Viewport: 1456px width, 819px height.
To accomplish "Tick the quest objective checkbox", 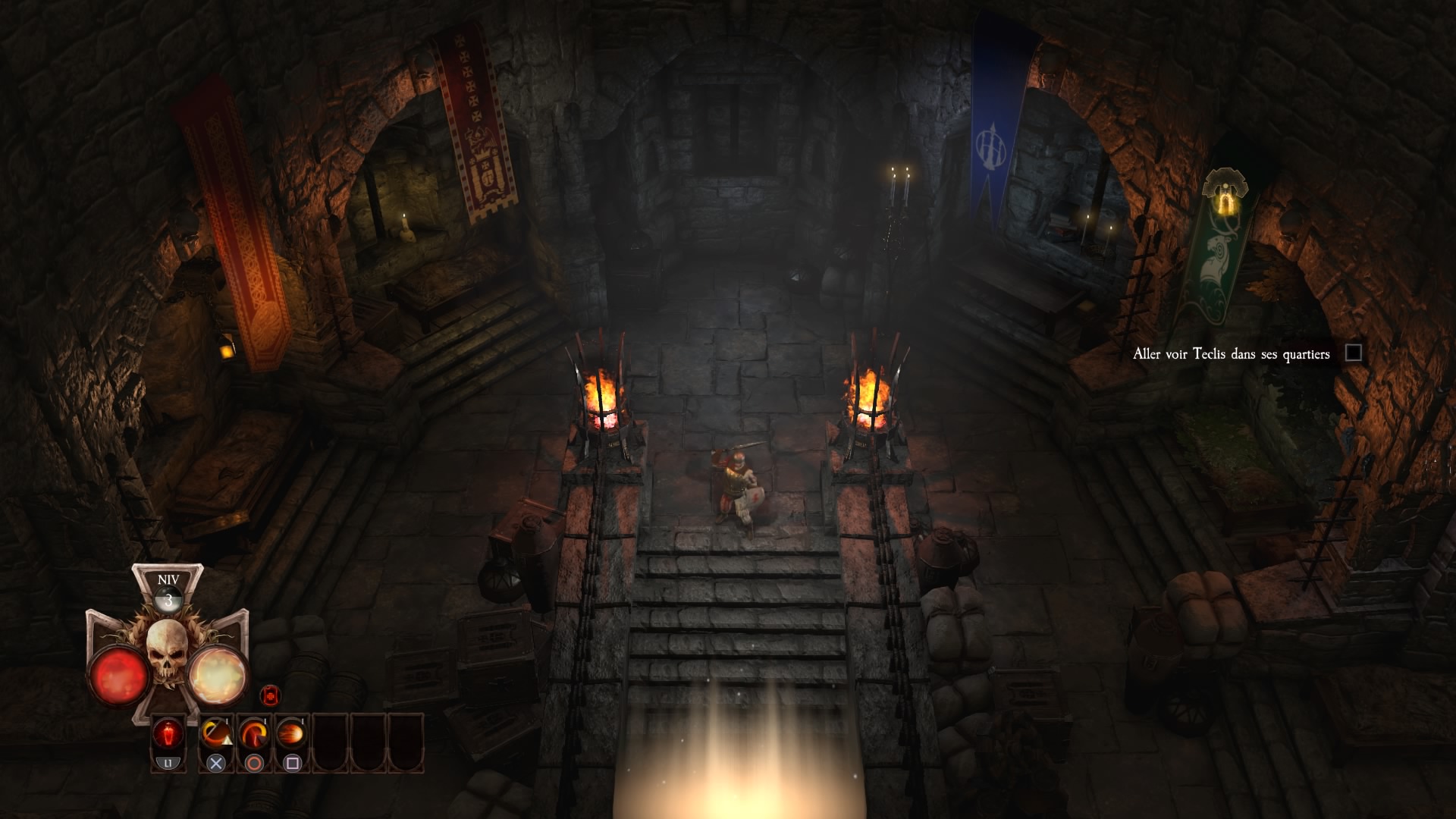I will tap(1353, 353).
